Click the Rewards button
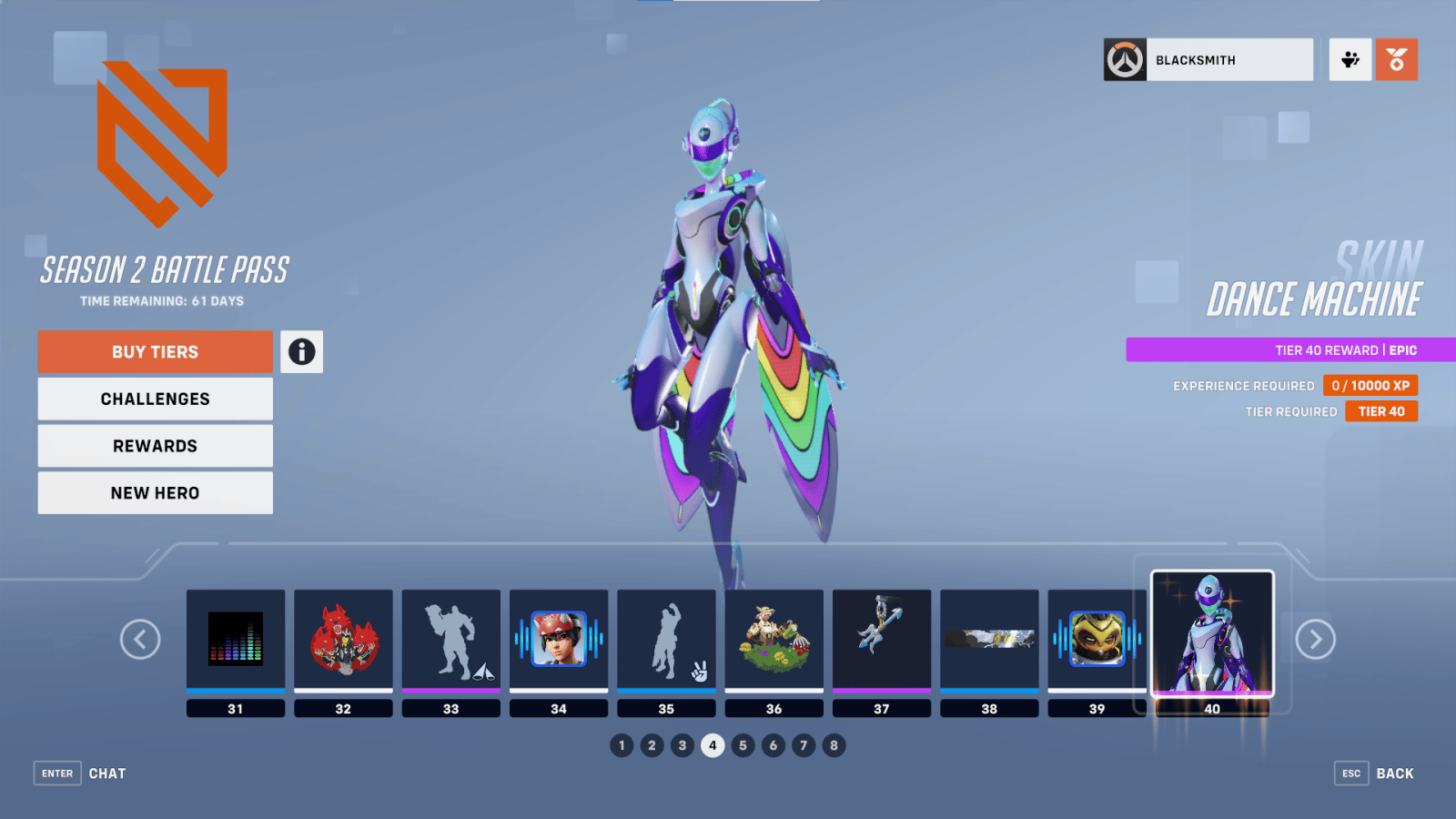Viewport: 1456px width, 819px height. [154, 445]
